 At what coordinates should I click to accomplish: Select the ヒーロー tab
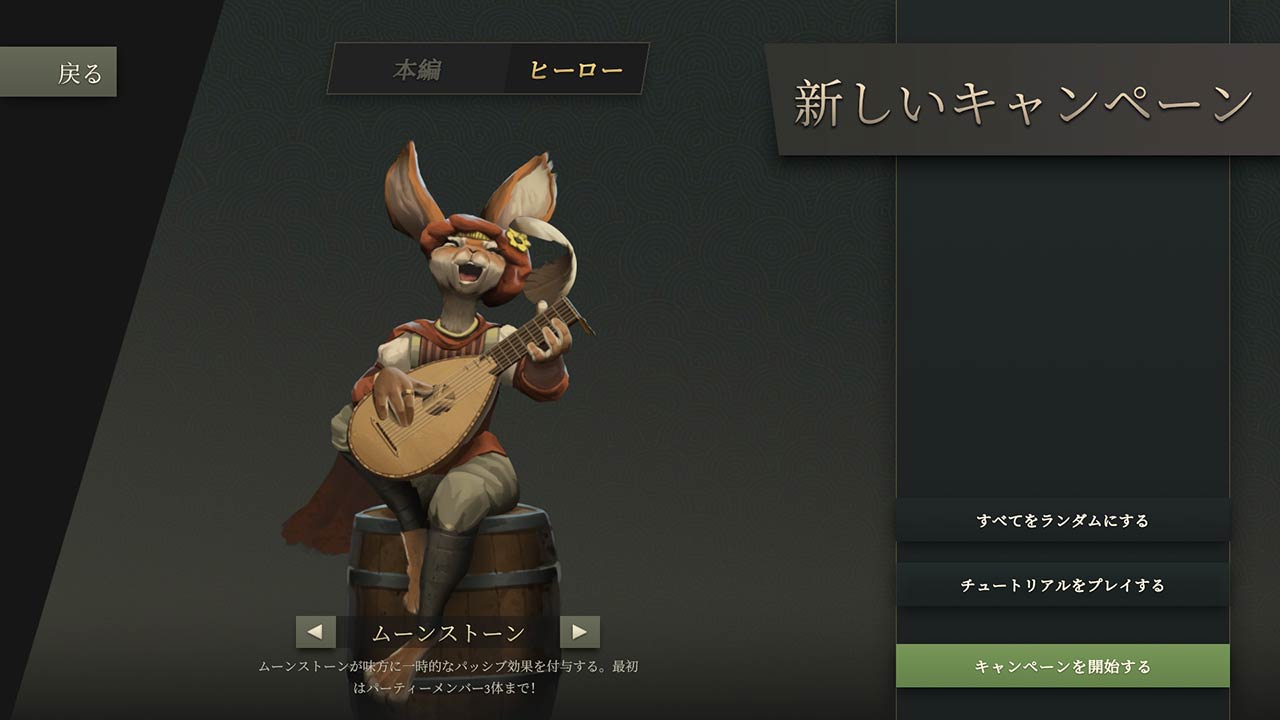576,70
